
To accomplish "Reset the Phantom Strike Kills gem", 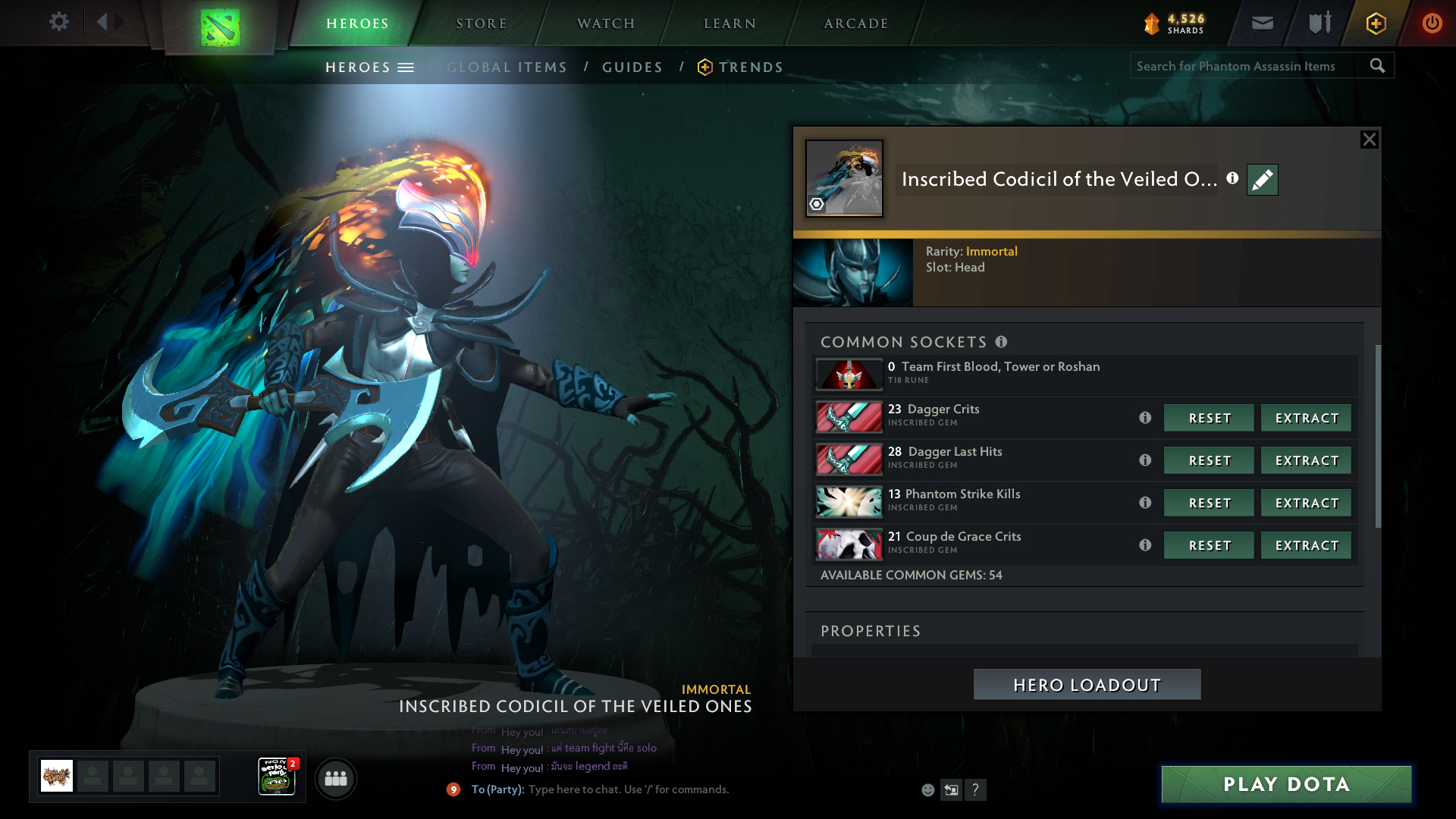I will [x=1210, y=503].
